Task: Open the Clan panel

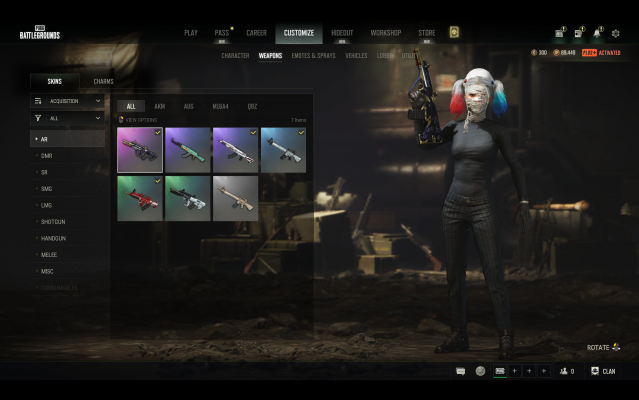Action: [x=603, y=371]
